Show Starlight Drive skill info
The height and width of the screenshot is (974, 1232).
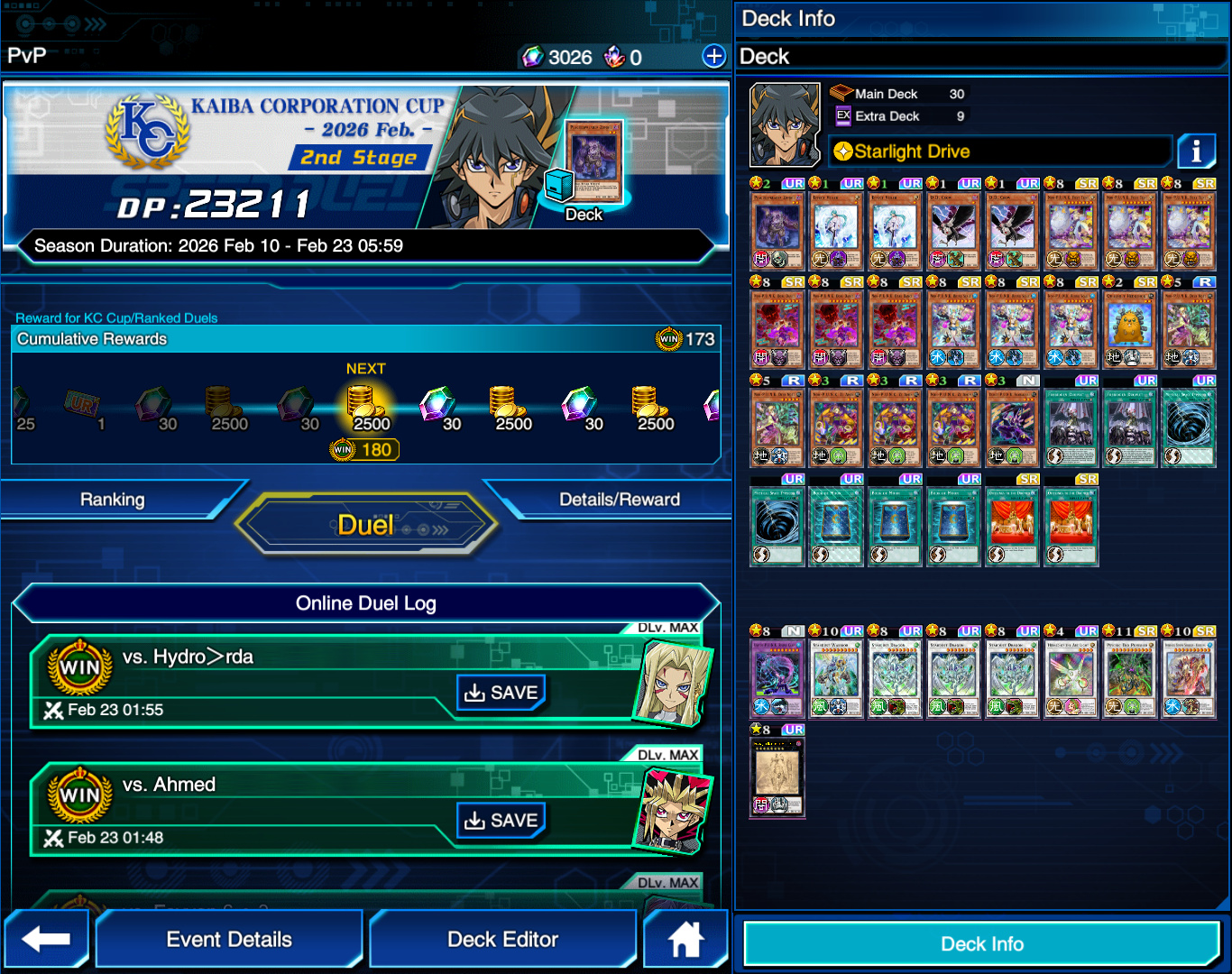coord(1196,151)
